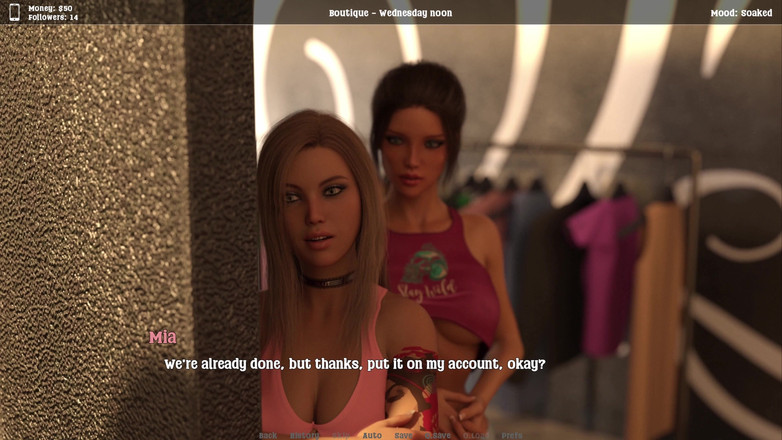Open the phone icon menu

(14, 13)
